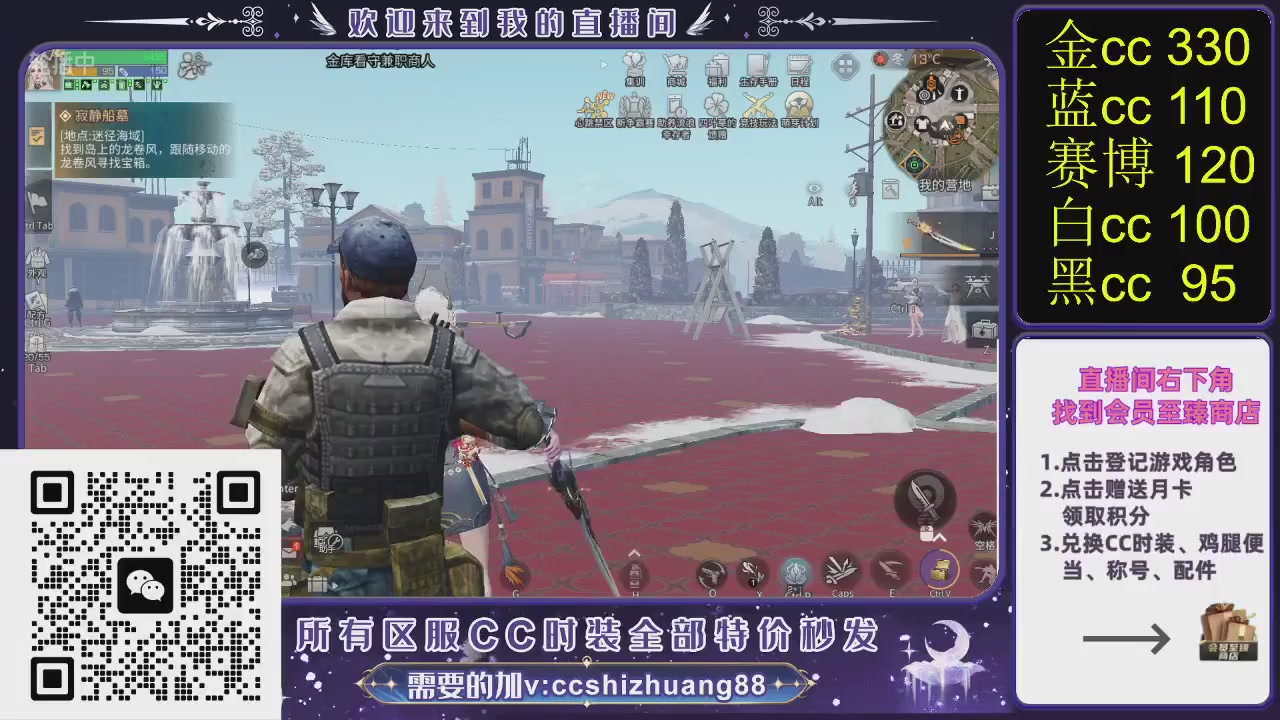Screen dimensions: 1280x720
Task: Open the backpack icon showing 20/55
Action: (35, 342)
